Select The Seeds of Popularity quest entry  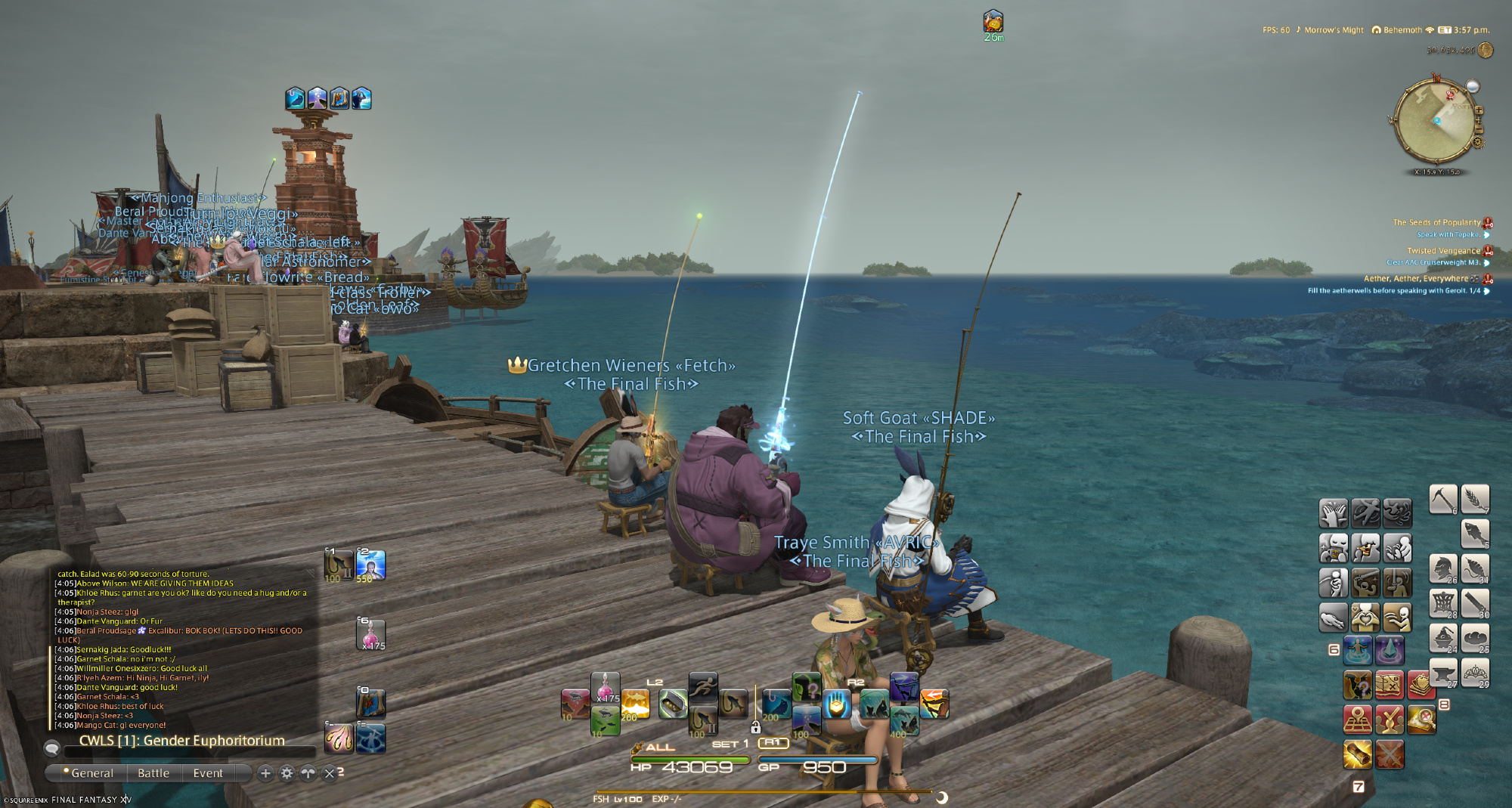coord(1436,222)
